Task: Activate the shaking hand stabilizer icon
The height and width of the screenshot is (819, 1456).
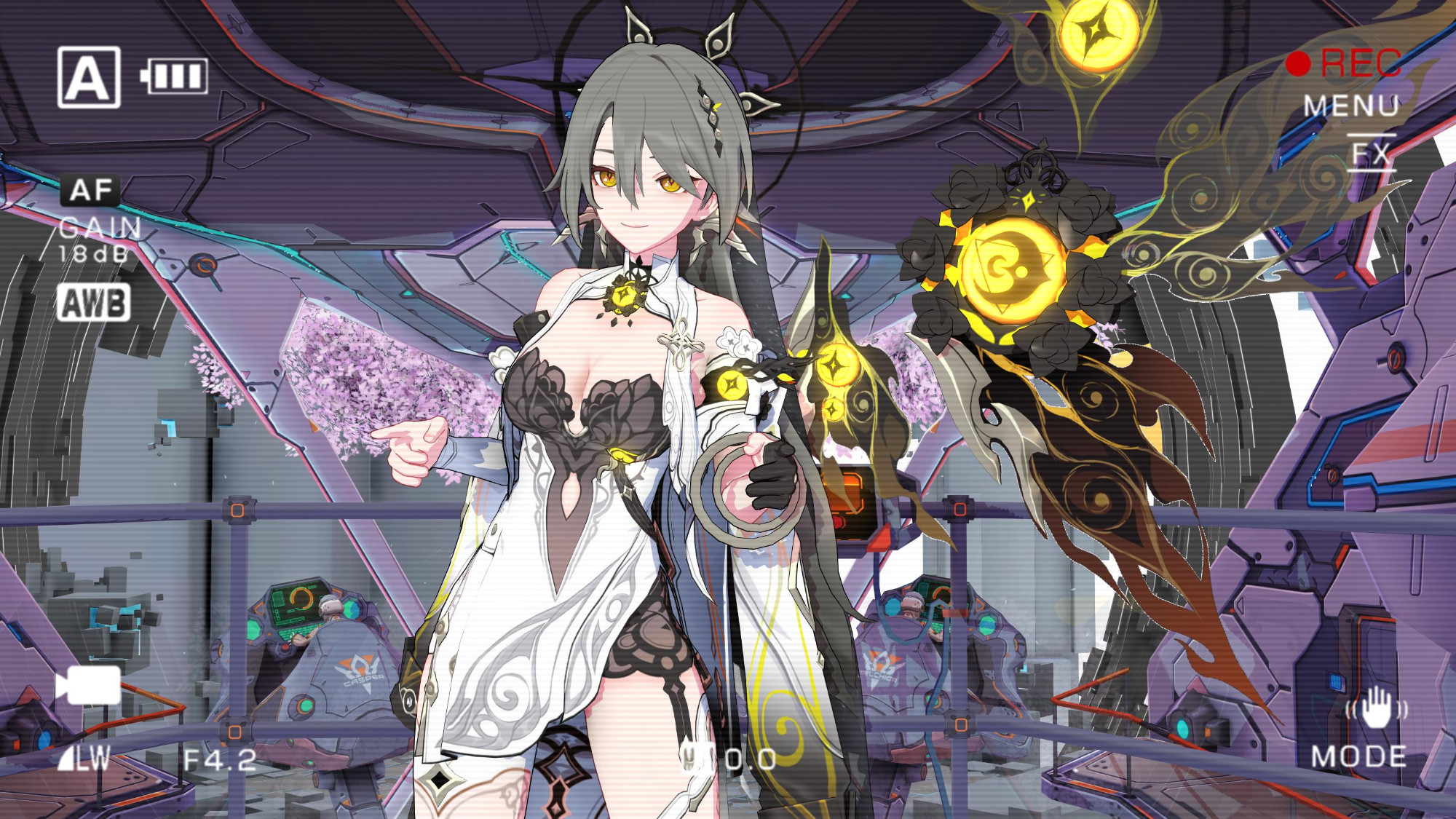Action: (1376, 708)
